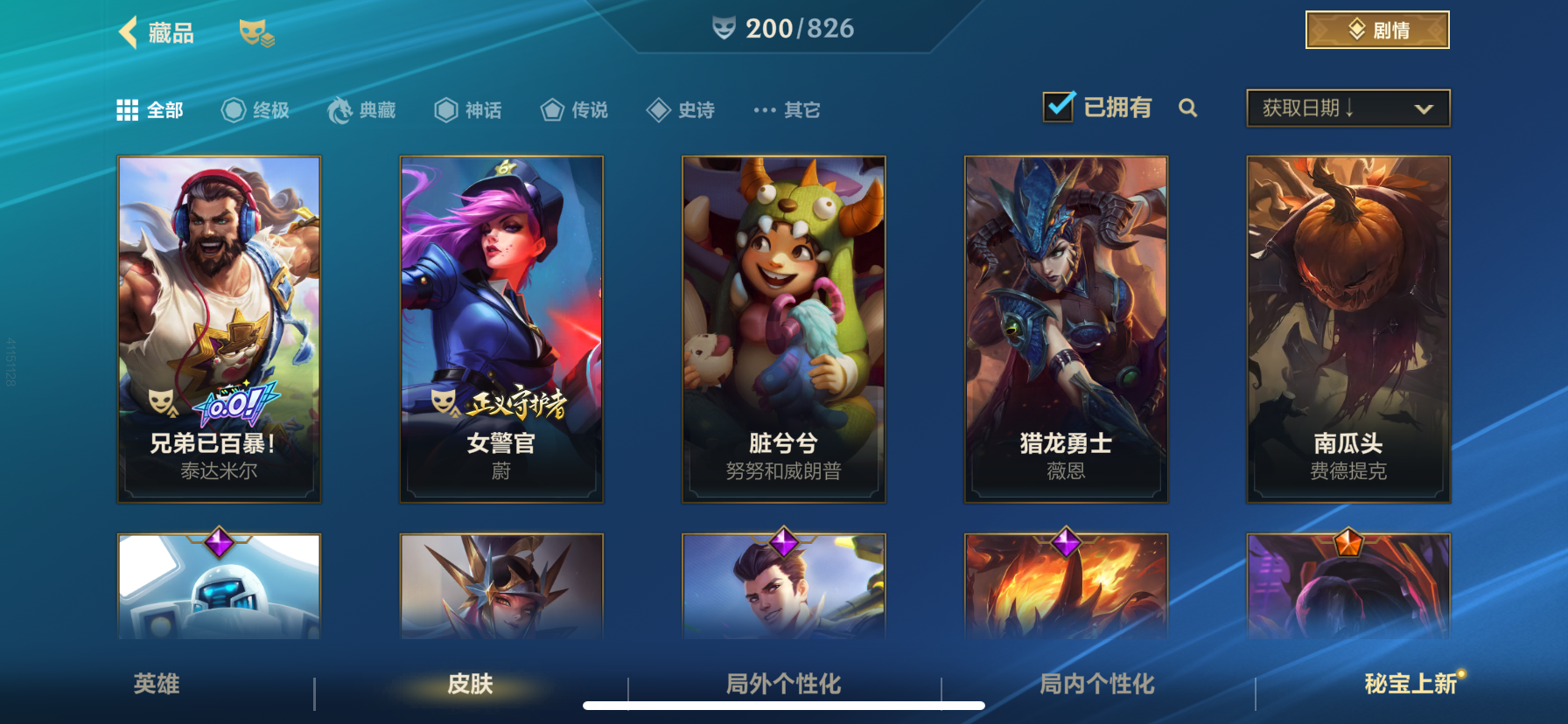Select the 终极 (Ultimate) rarity filter icon

232,109
